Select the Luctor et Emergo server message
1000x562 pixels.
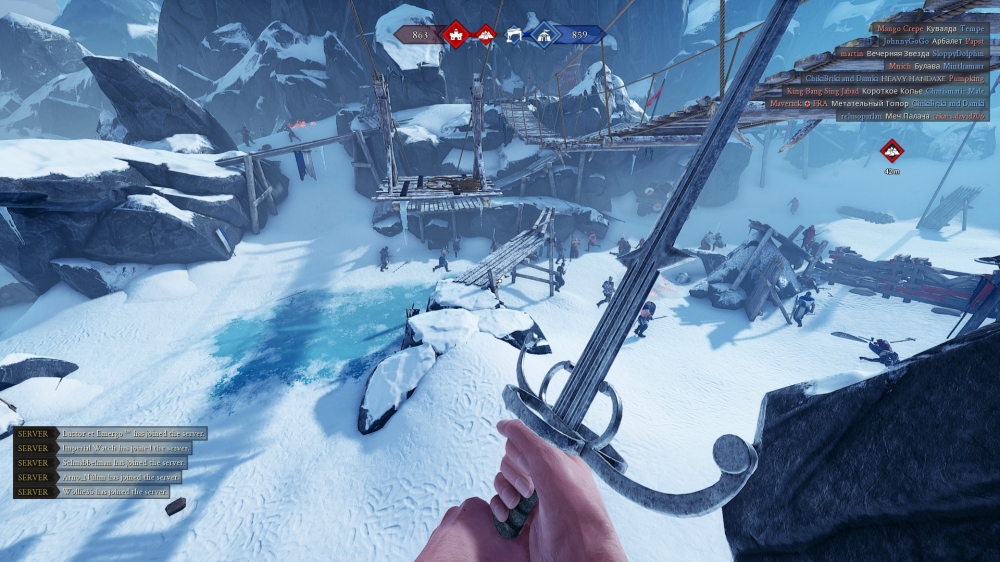tap(110, 433)
